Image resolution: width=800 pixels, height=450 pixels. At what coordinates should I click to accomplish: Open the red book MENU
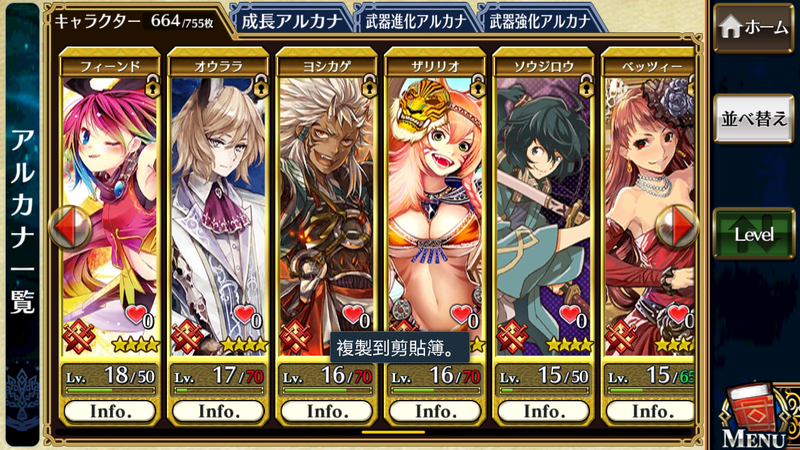point(755,410)
